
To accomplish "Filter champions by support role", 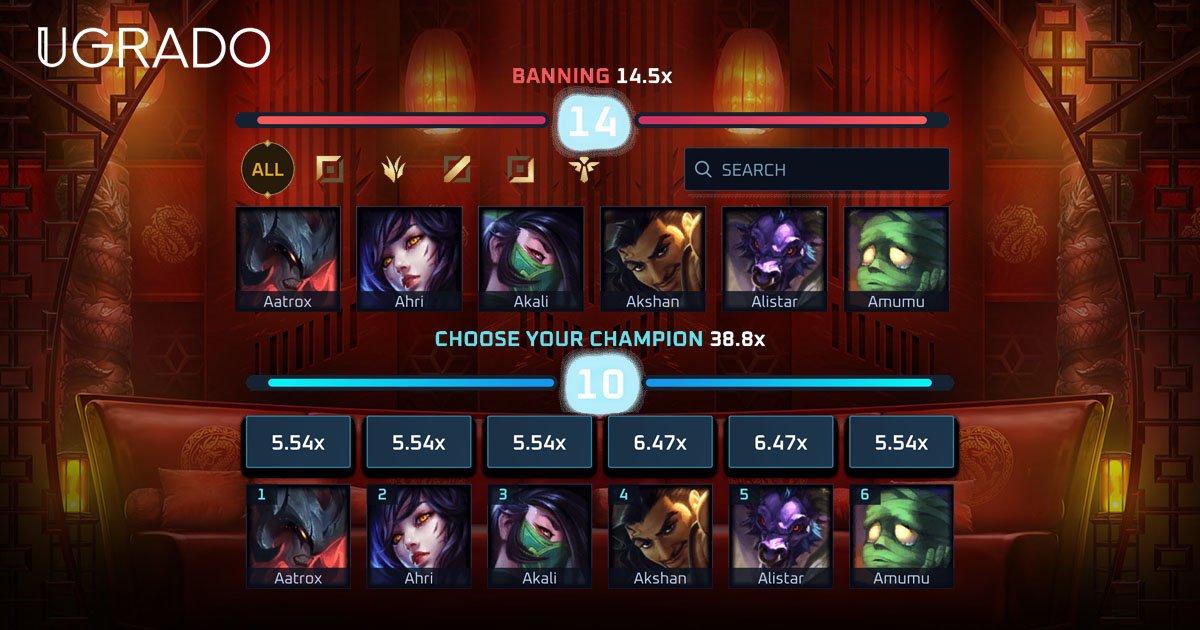I will [583, 169].
